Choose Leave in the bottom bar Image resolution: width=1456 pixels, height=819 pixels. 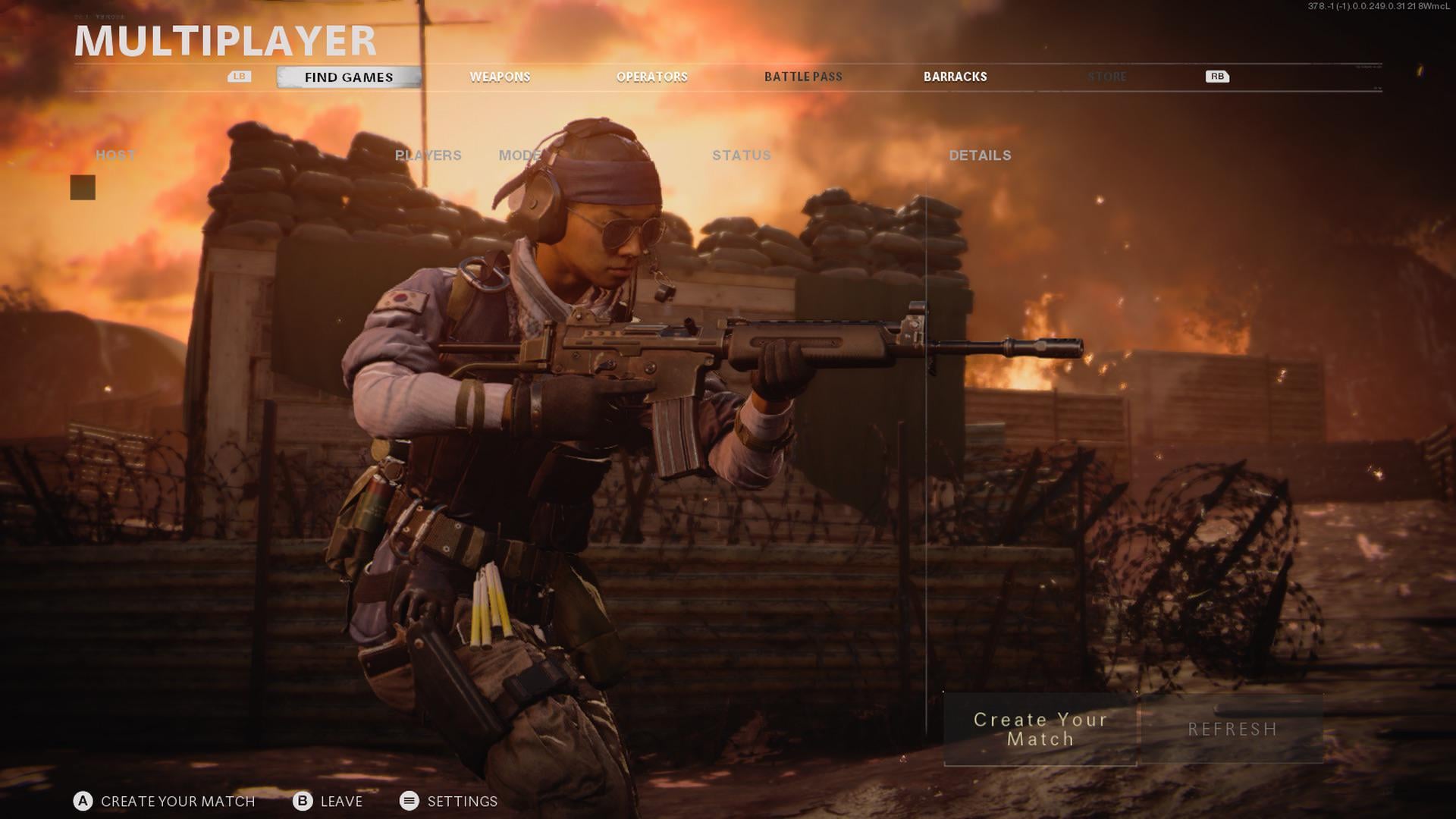coord(328,801)
